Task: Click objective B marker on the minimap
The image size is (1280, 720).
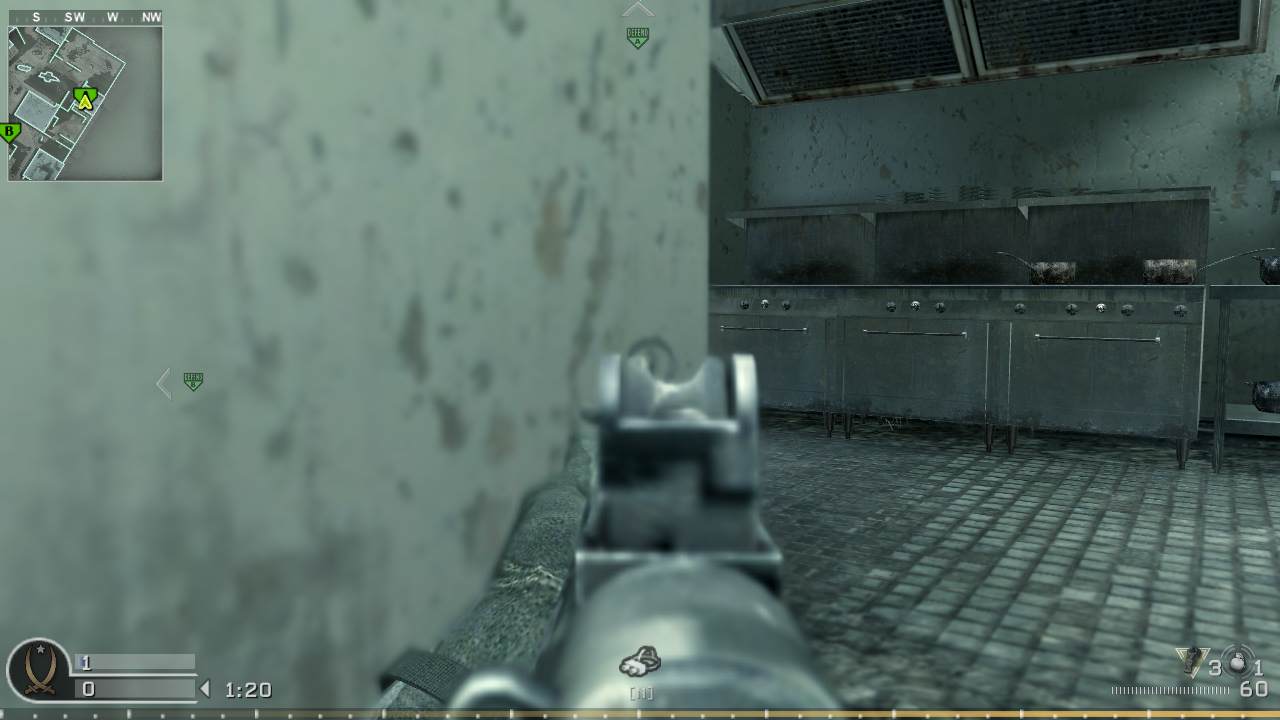Action: point(7,130)
